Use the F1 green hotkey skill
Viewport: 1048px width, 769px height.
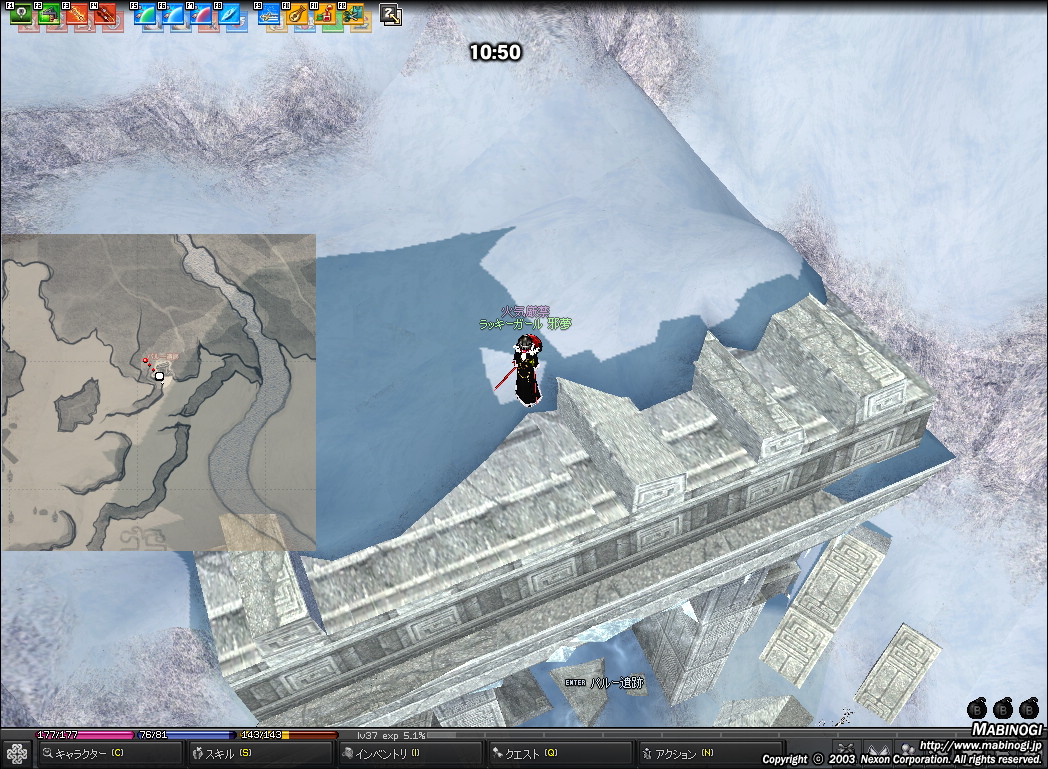coord(21,15)
